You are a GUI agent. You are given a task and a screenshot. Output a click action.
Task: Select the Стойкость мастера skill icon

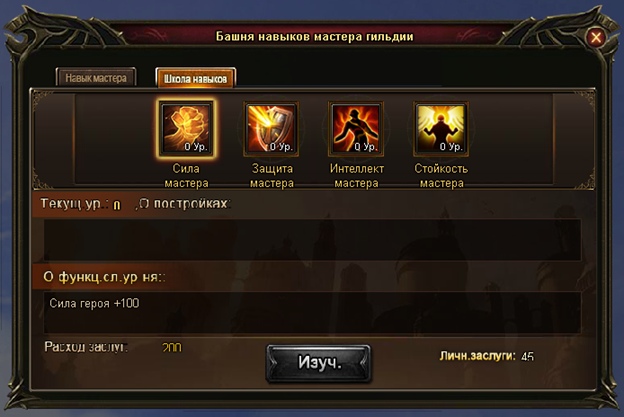(x=440, y=129)
